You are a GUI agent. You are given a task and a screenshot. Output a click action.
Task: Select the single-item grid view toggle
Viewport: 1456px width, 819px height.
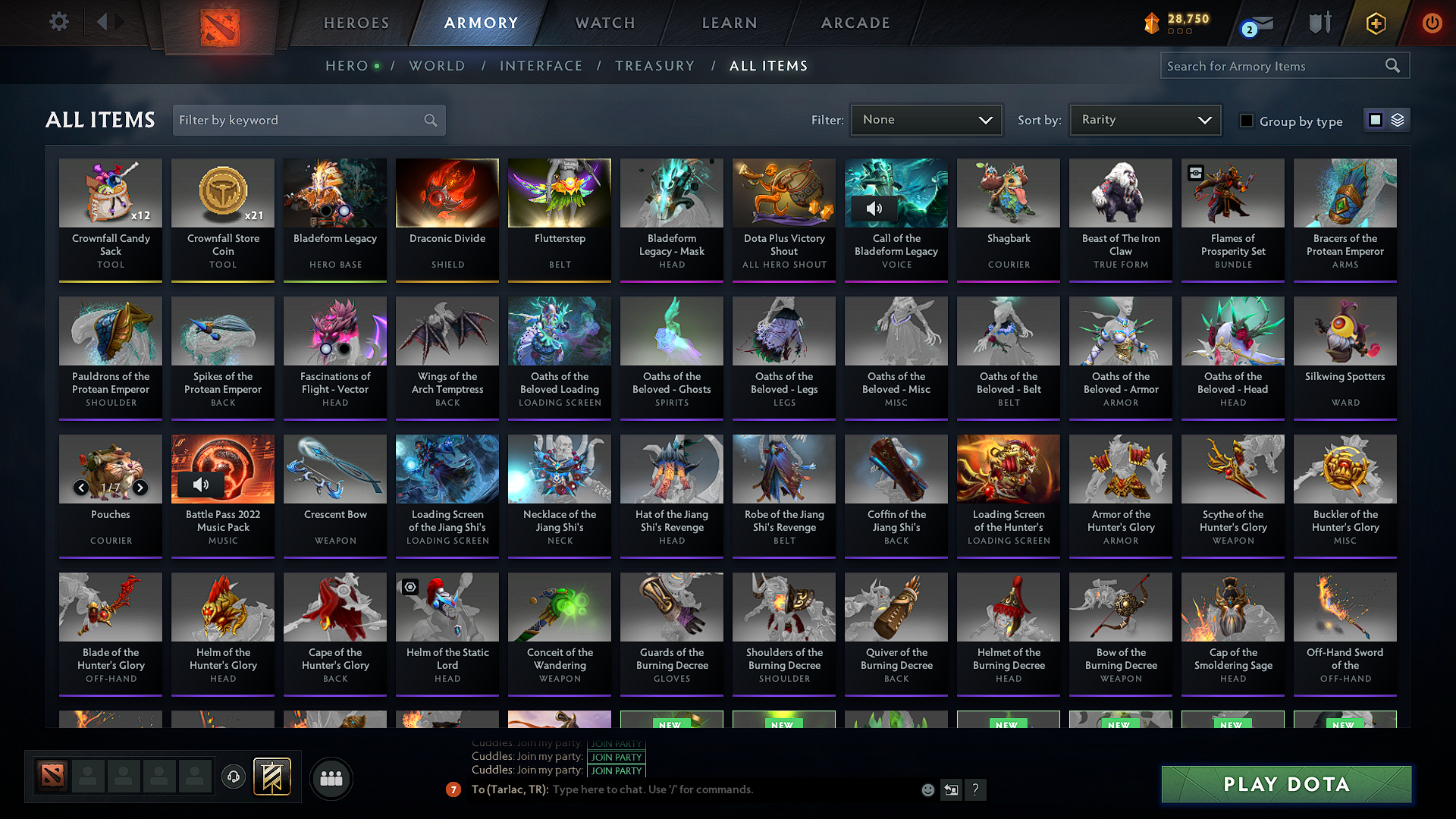point(1376,120)
